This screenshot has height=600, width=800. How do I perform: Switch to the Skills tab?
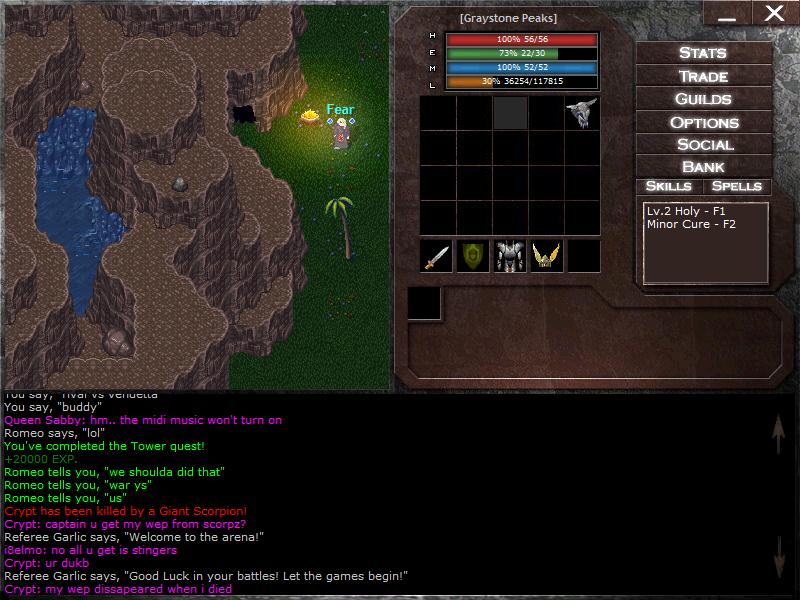click(669, 186)
